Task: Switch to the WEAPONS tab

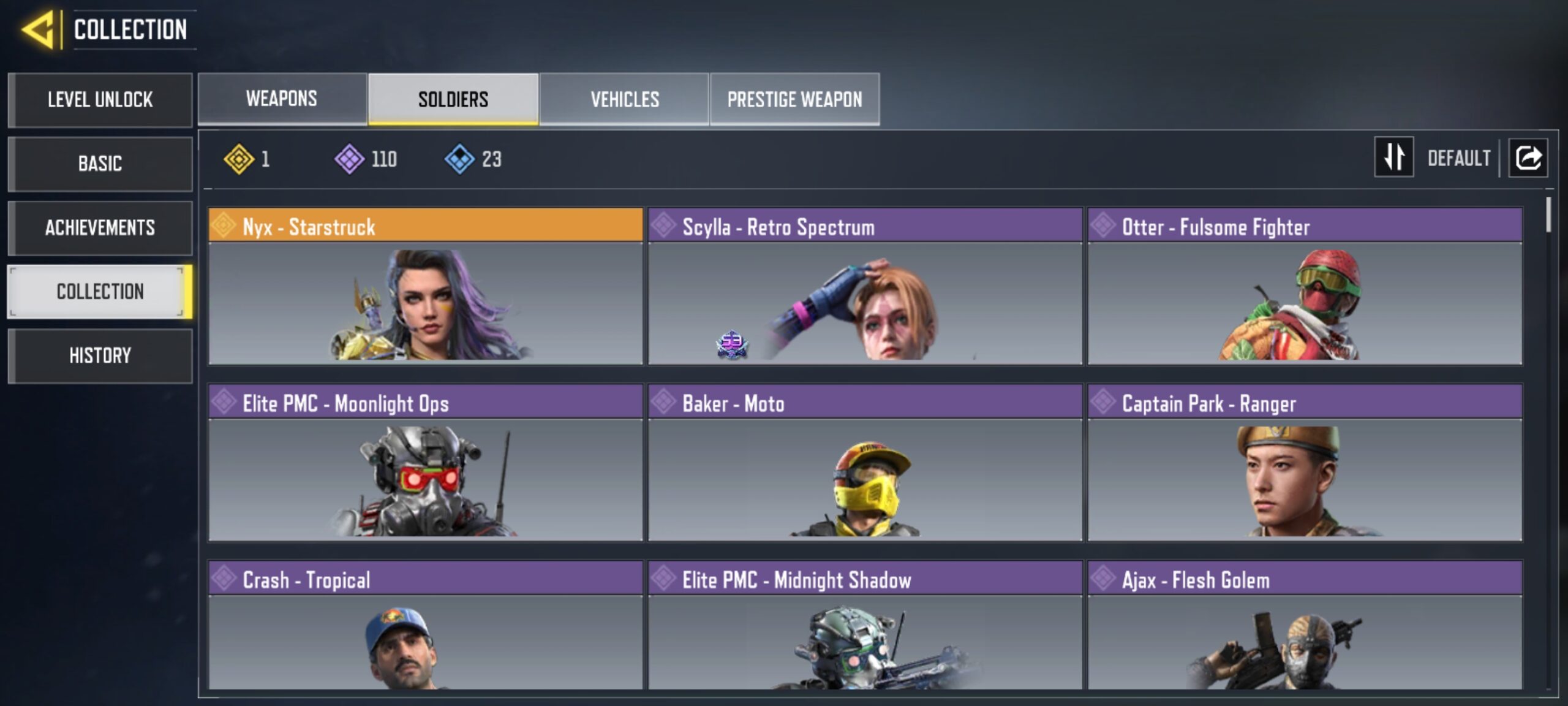Action: [x=280, y=98]
